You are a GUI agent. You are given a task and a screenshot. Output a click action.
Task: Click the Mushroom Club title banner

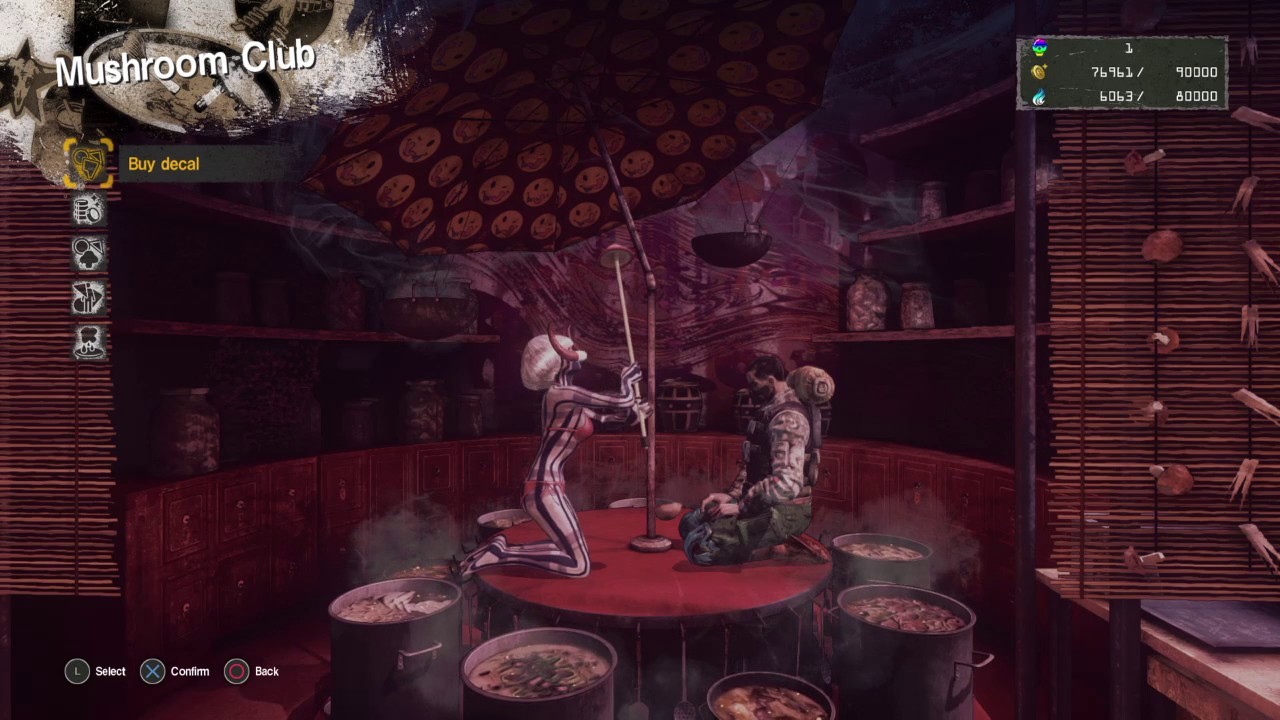tap(185, 62)
